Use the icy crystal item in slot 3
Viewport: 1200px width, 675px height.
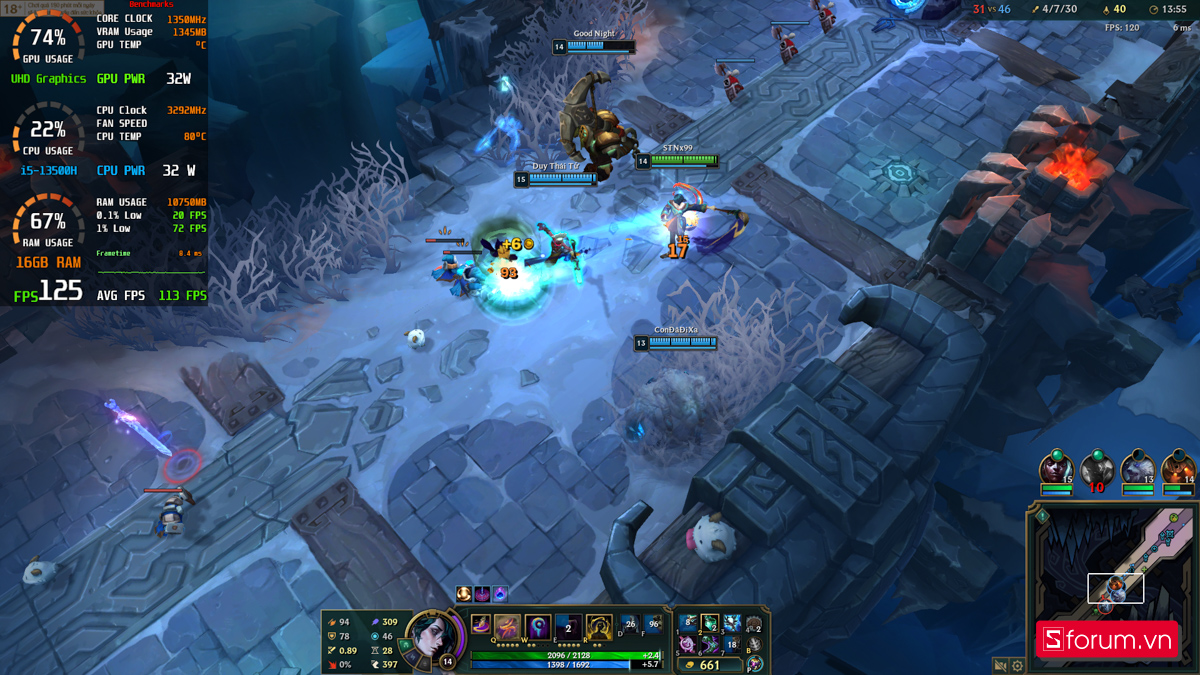pyautogui.click(x=733, y=624)
